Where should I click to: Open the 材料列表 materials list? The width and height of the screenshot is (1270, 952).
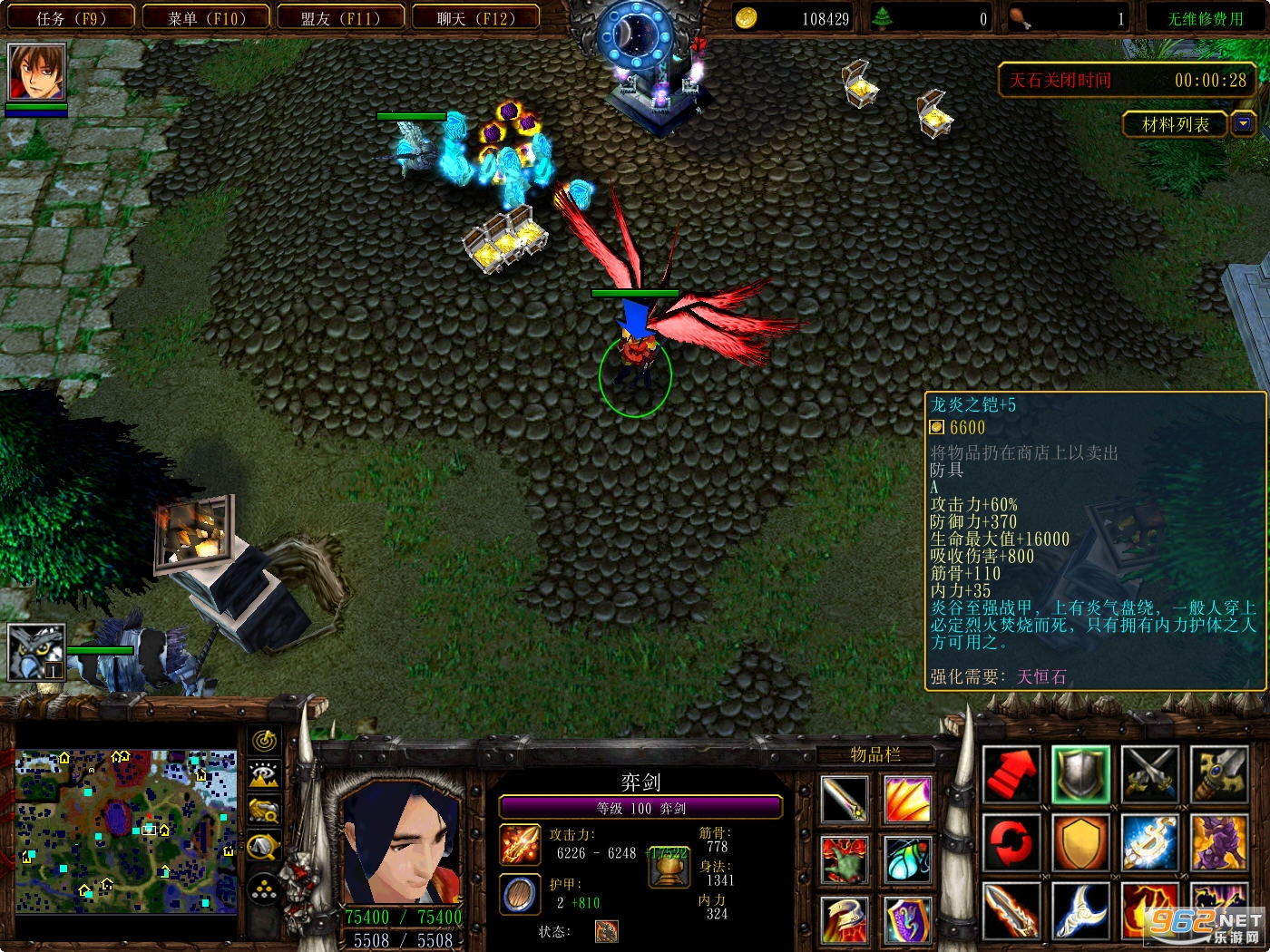tap(1176, 124)
